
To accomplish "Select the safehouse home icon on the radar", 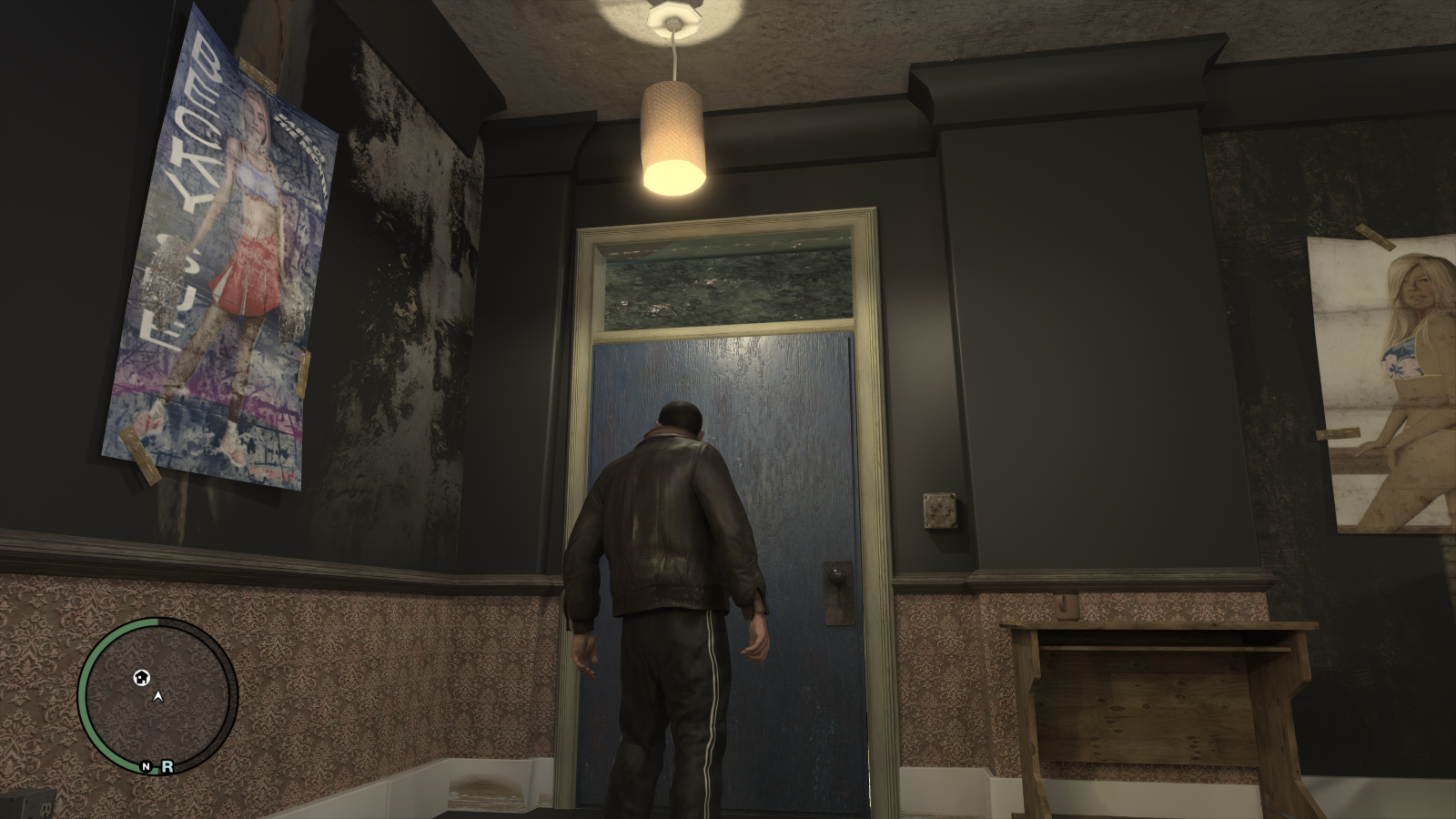I will click(142, 678).
